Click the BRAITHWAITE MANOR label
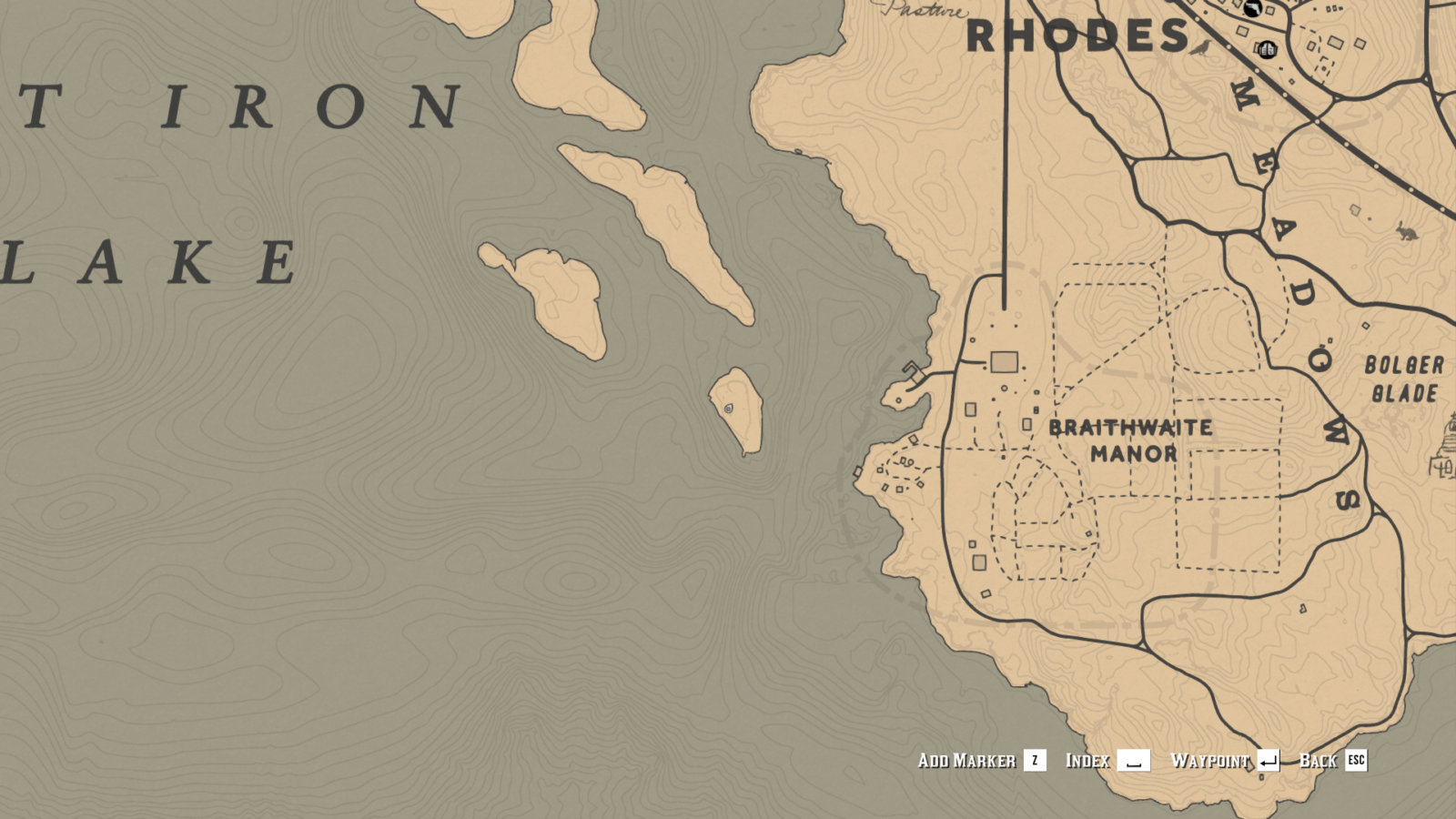The width and height of the screenshot is (1456, 819). pyautogui.click(x=1131, y=440)
